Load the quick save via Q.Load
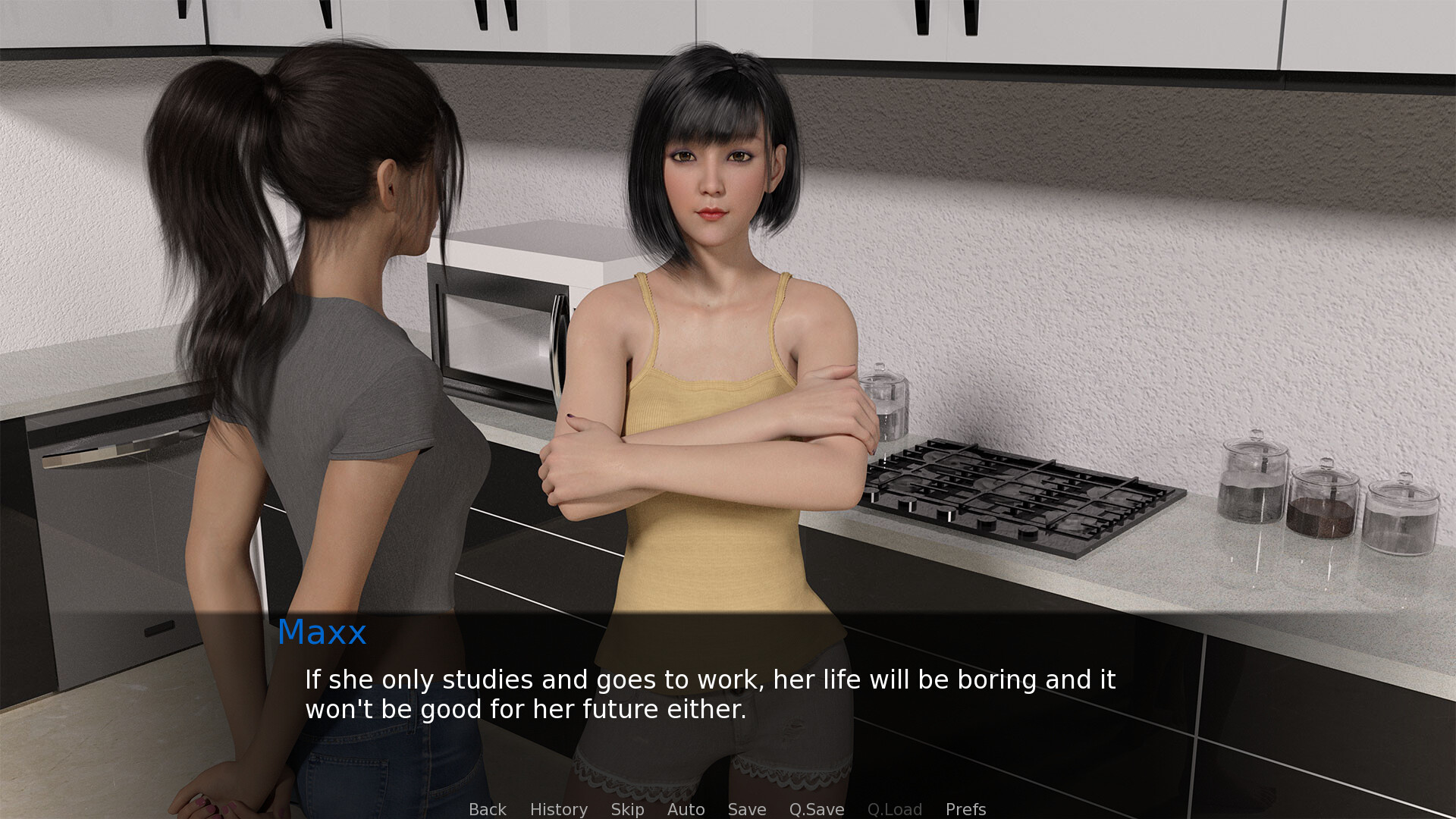 895,809
